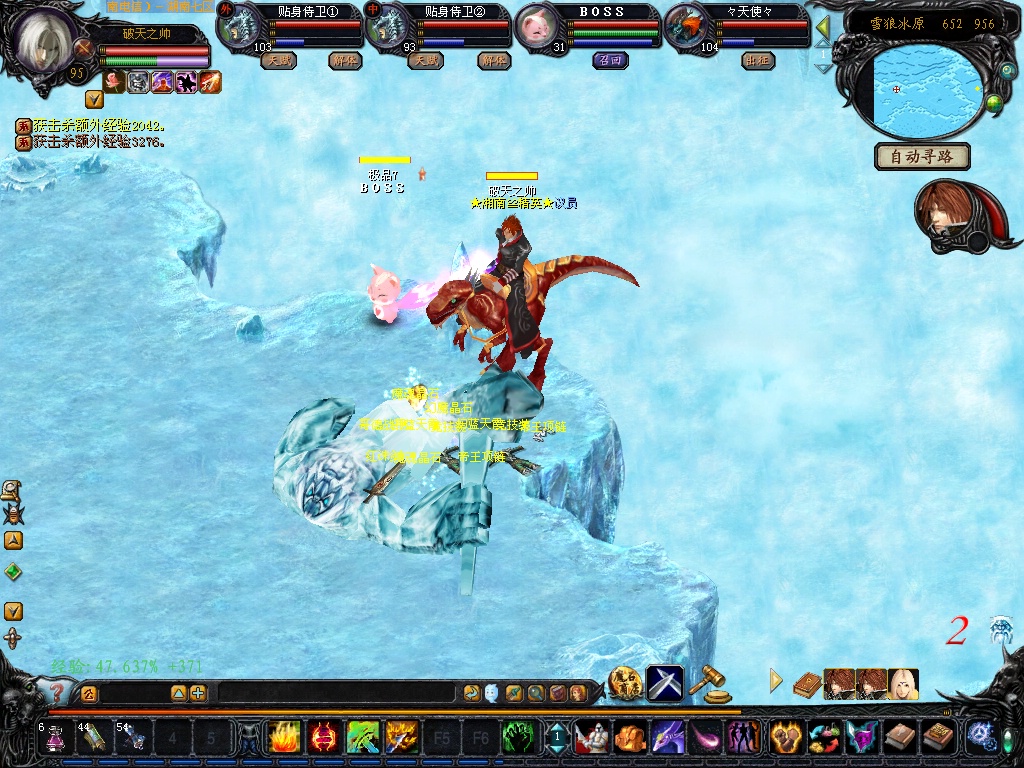Click the 自动寻路 auto-pathfinding button

922,156
